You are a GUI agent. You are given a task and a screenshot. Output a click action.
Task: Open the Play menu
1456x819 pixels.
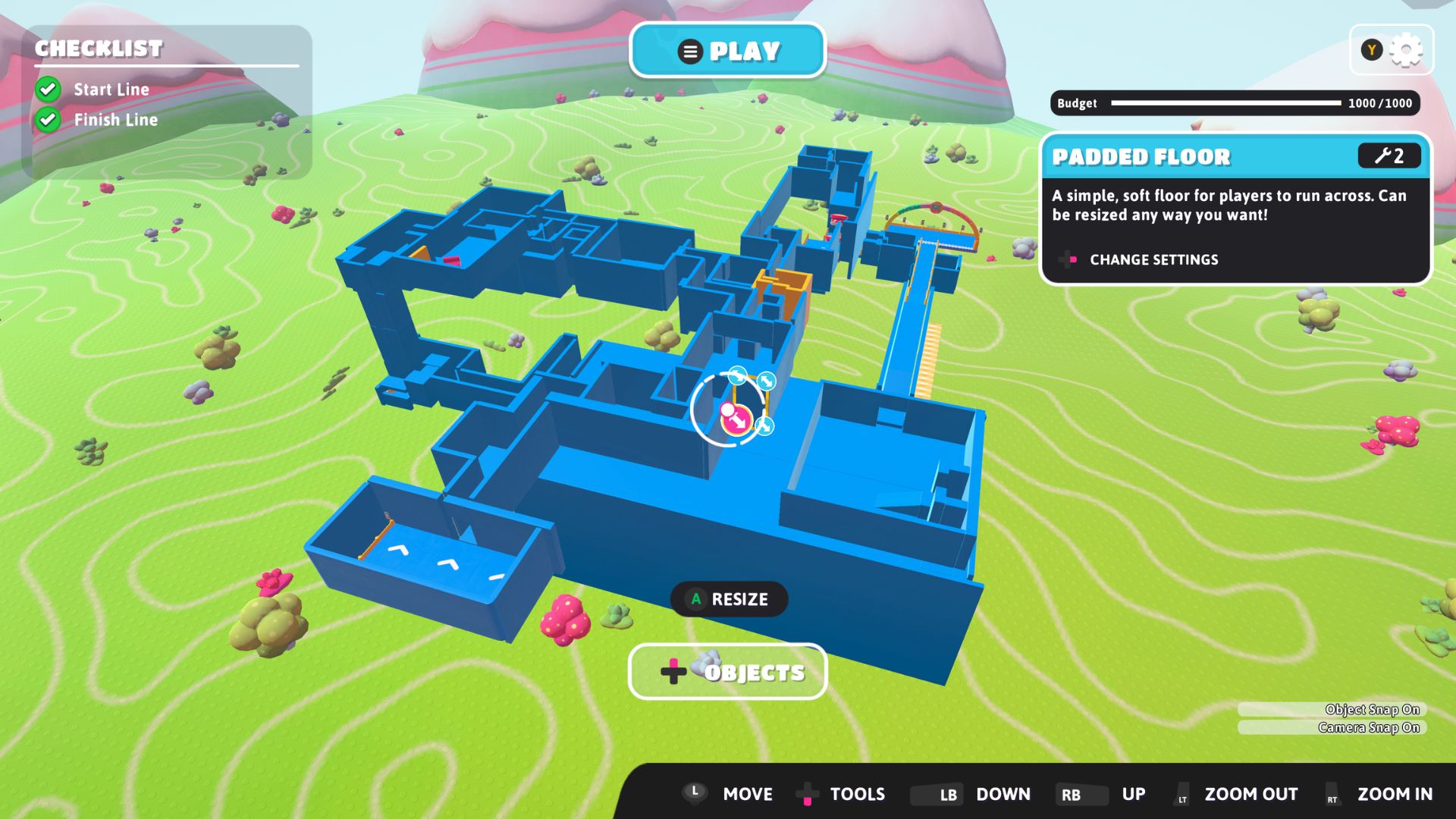coord(728,51)
